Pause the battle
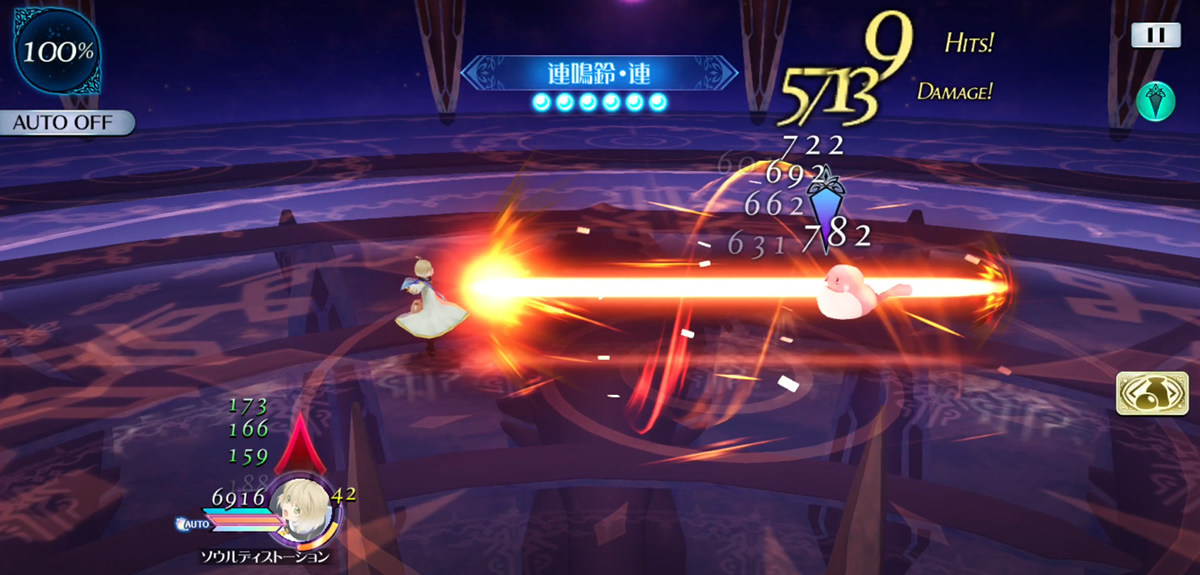 [1156, 35]
